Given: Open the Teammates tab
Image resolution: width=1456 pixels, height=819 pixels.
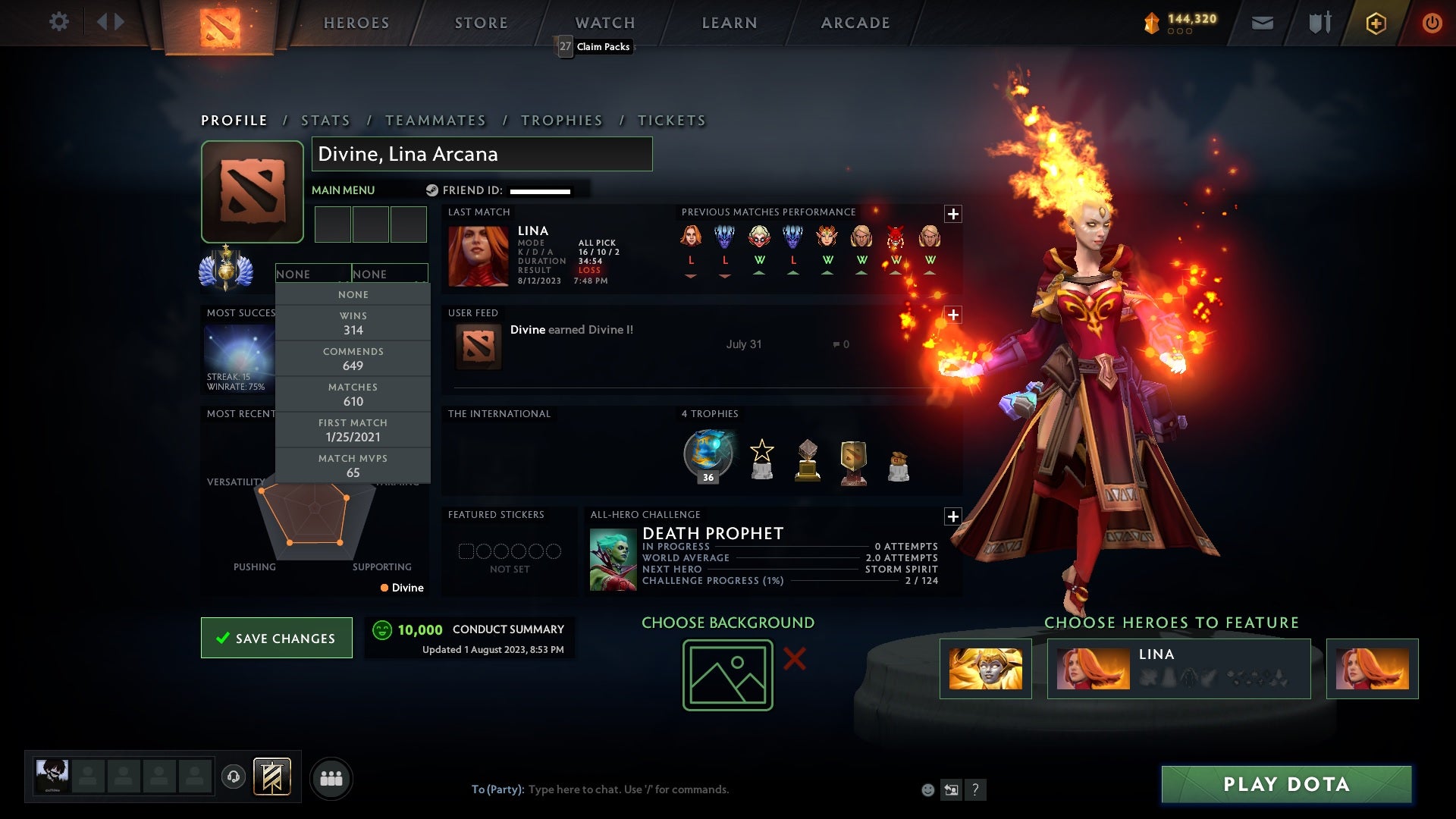Looking at the screenshot, I should pyautogui.click(x=435, y=121).
